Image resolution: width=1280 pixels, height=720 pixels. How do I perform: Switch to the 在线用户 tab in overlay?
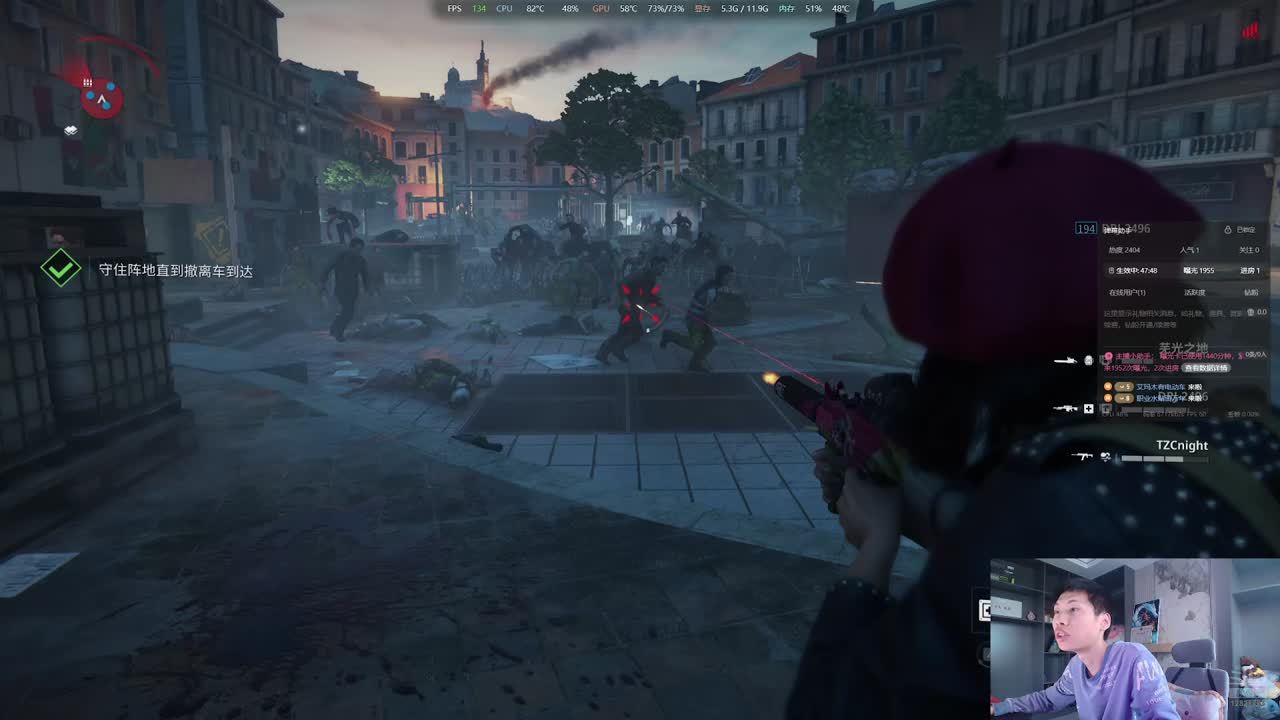[1127, 293]
